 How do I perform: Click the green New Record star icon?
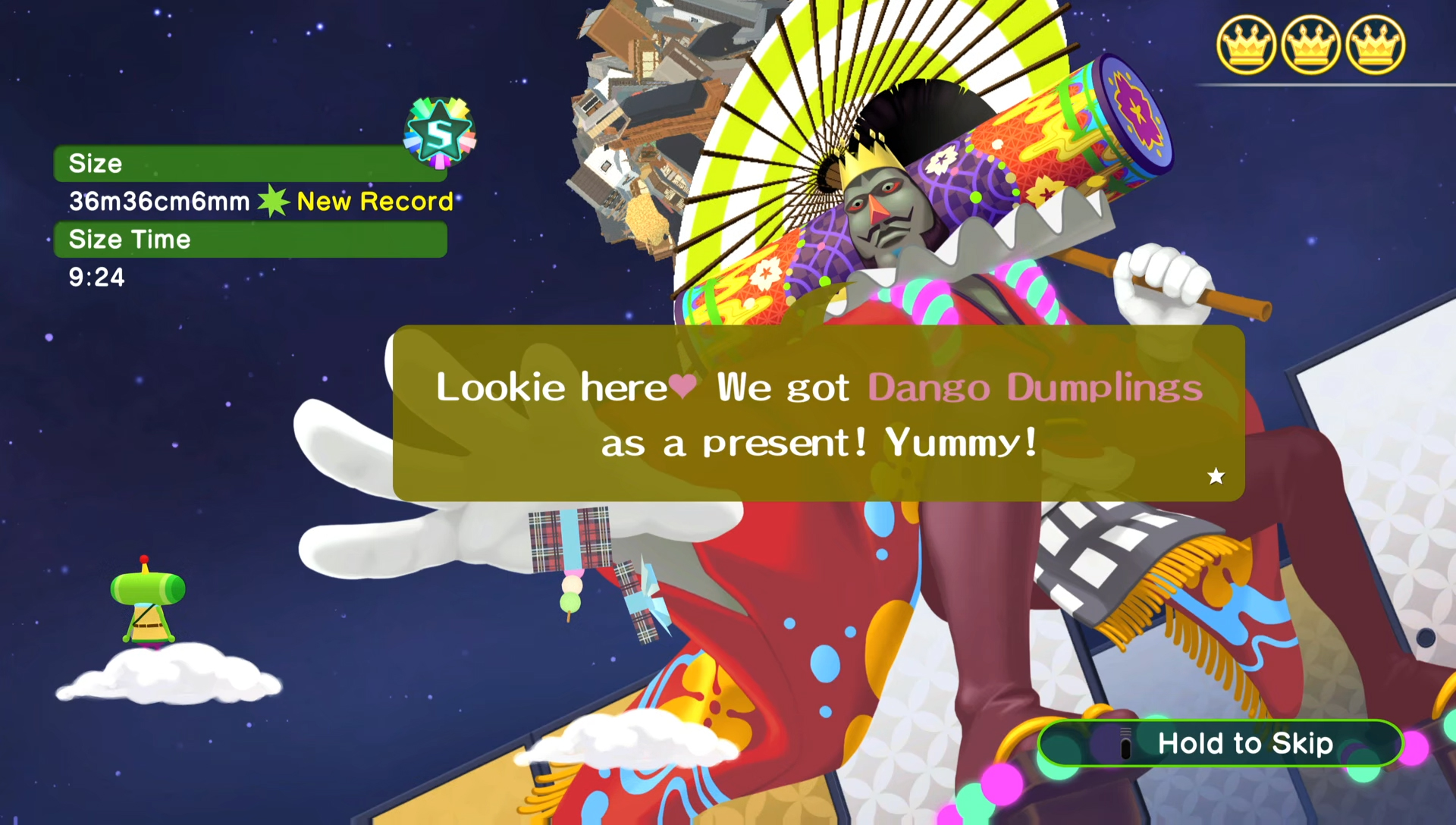tap(275, 201)
